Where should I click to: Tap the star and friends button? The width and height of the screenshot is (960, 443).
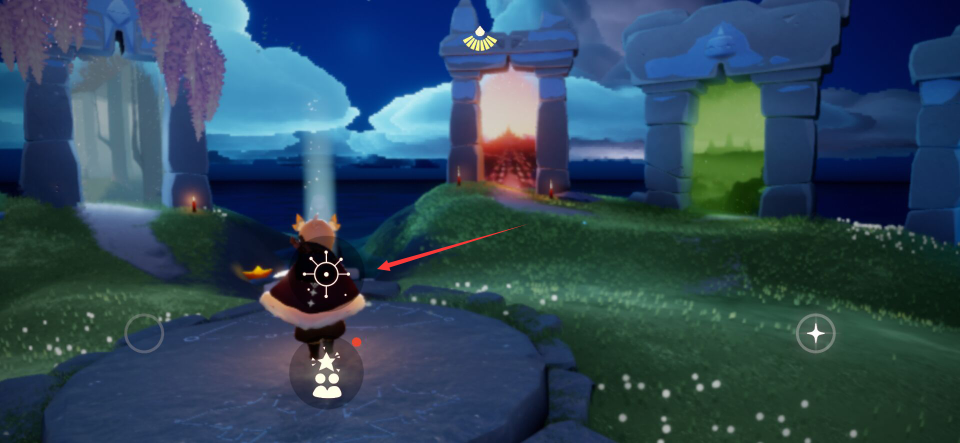326,373
